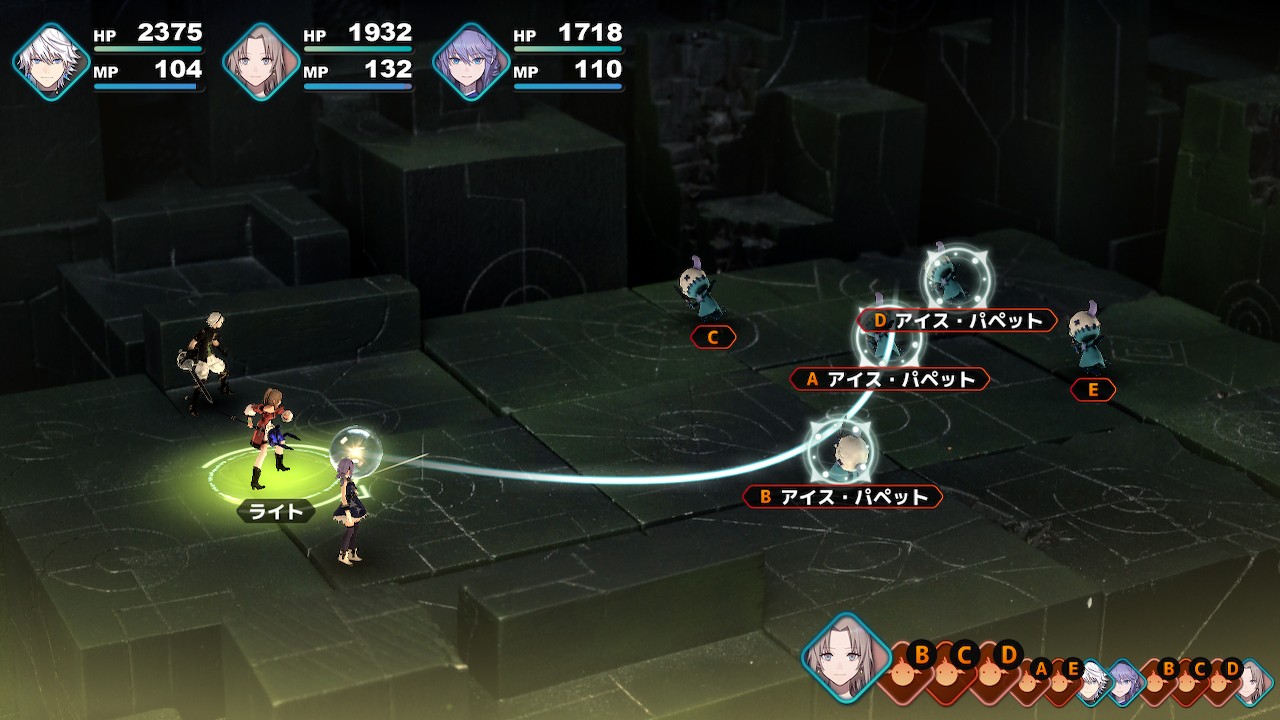1280x720 pixels.
Task: Select the brown-haired party portrait with HP 1932
Action: tap(261, 61)
